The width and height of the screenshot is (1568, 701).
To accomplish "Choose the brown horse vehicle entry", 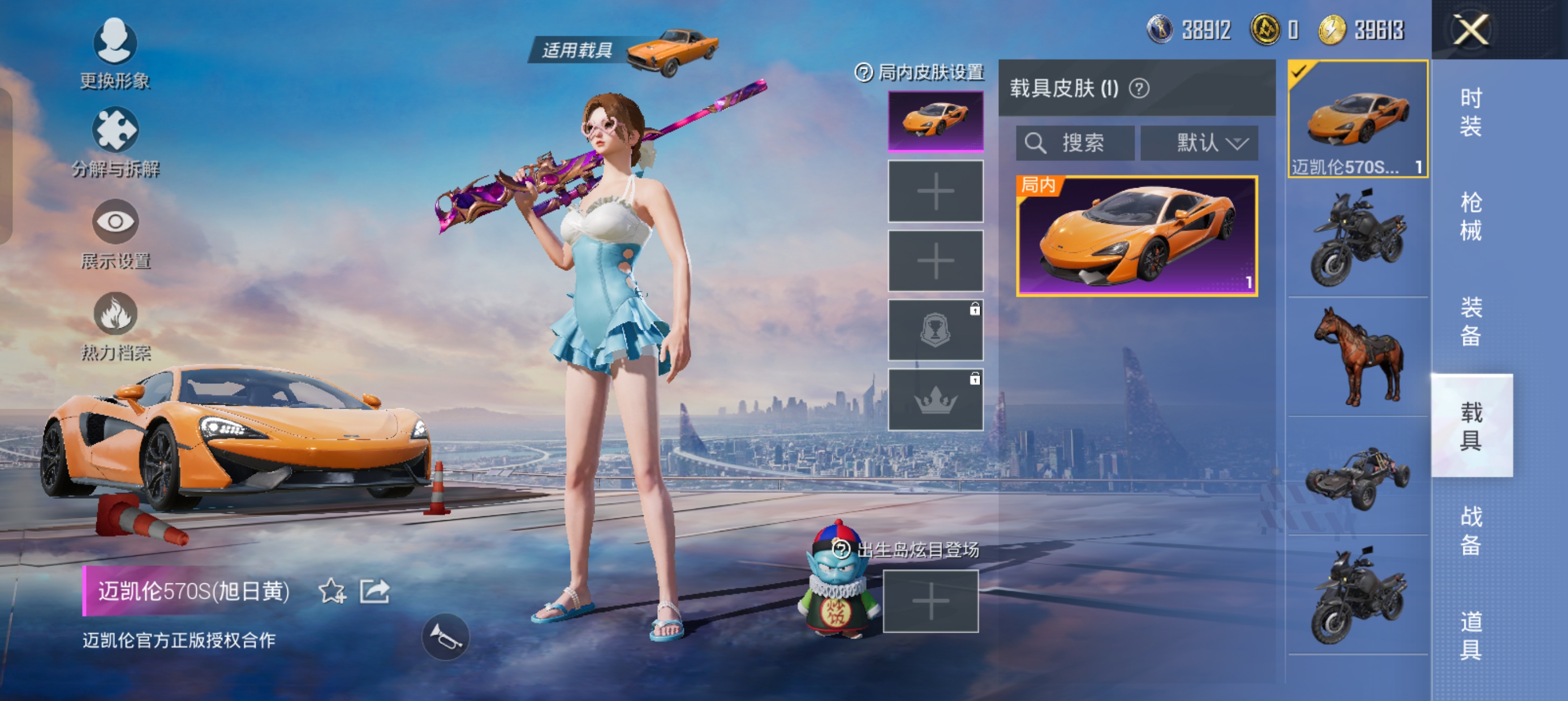I will 1358,357.
